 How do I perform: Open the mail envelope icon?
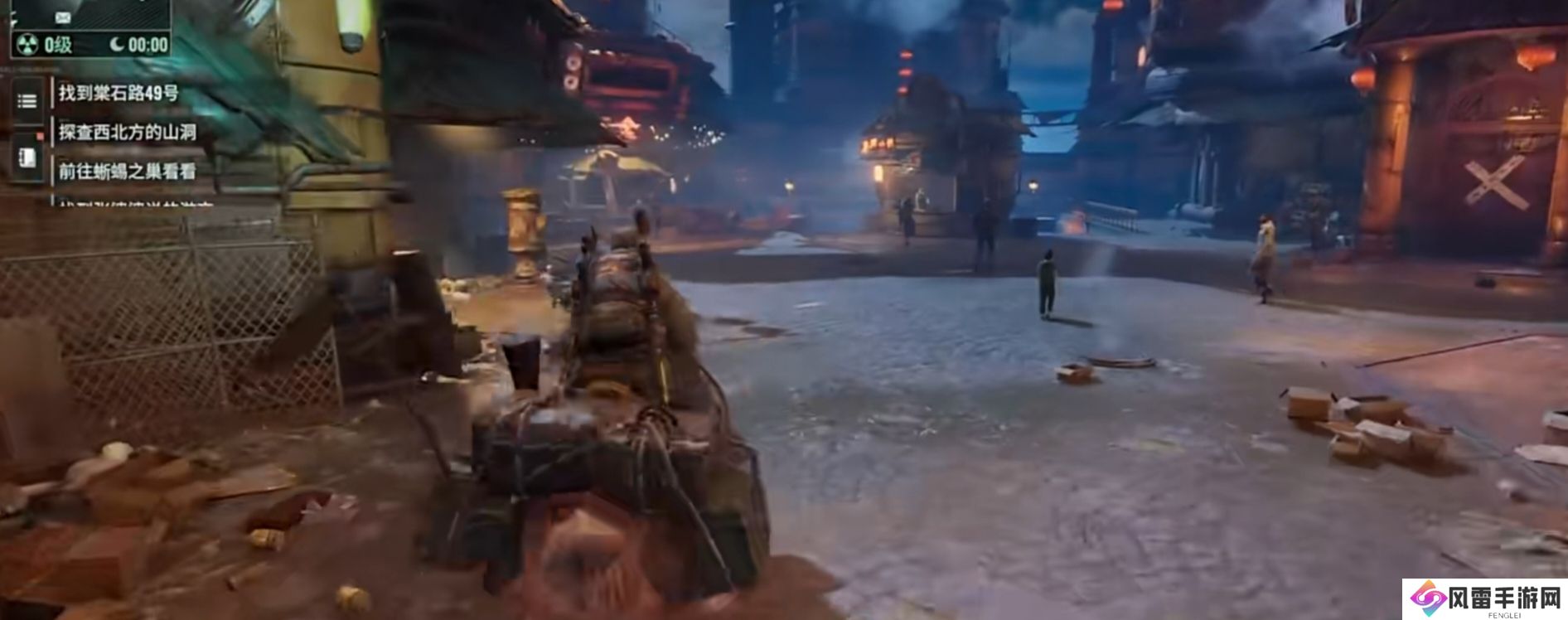pyautogui.click(x=63, y=17)
